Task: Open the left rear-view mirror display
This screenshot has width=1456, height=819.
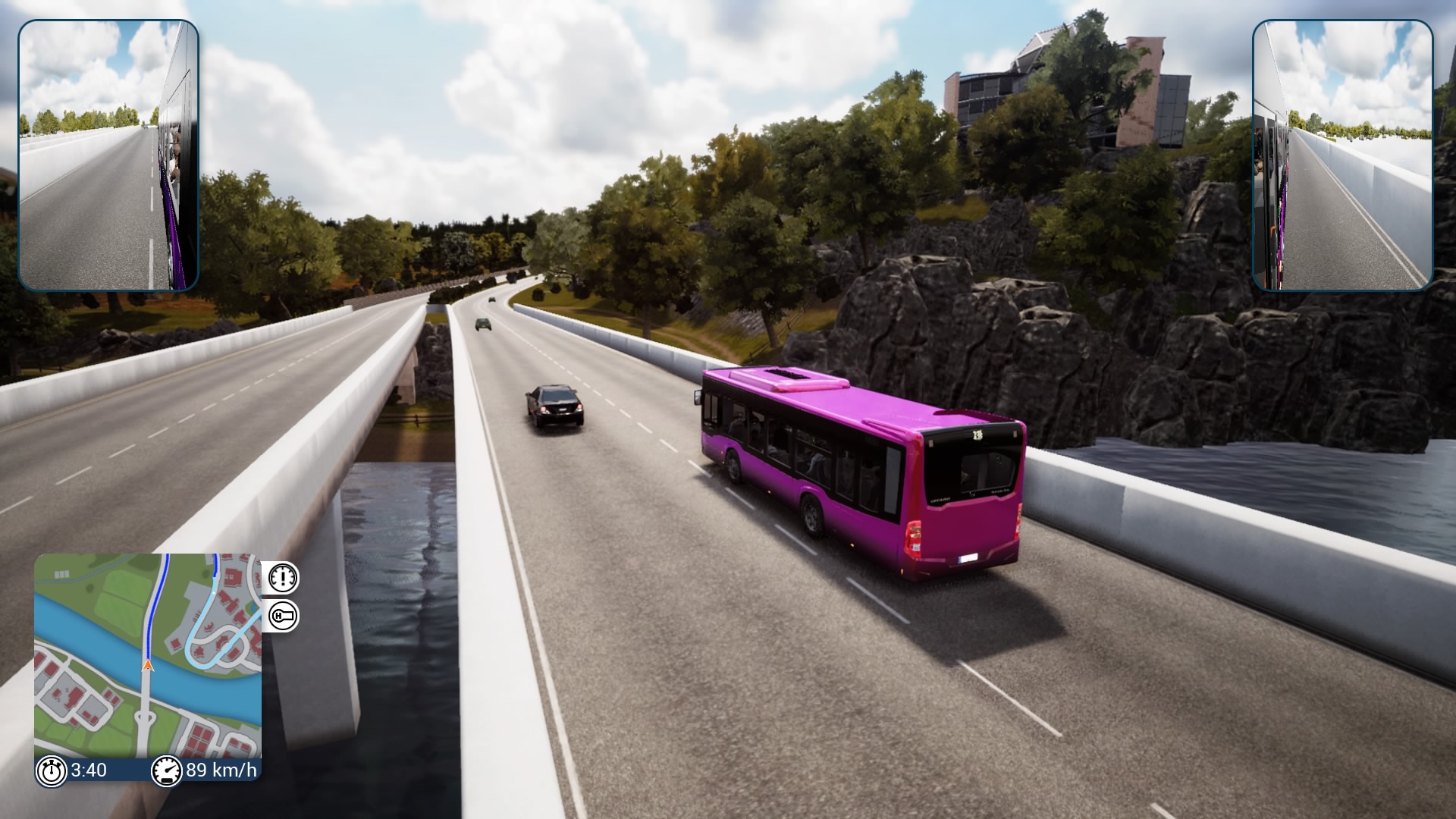Action: tap(108, 152)
